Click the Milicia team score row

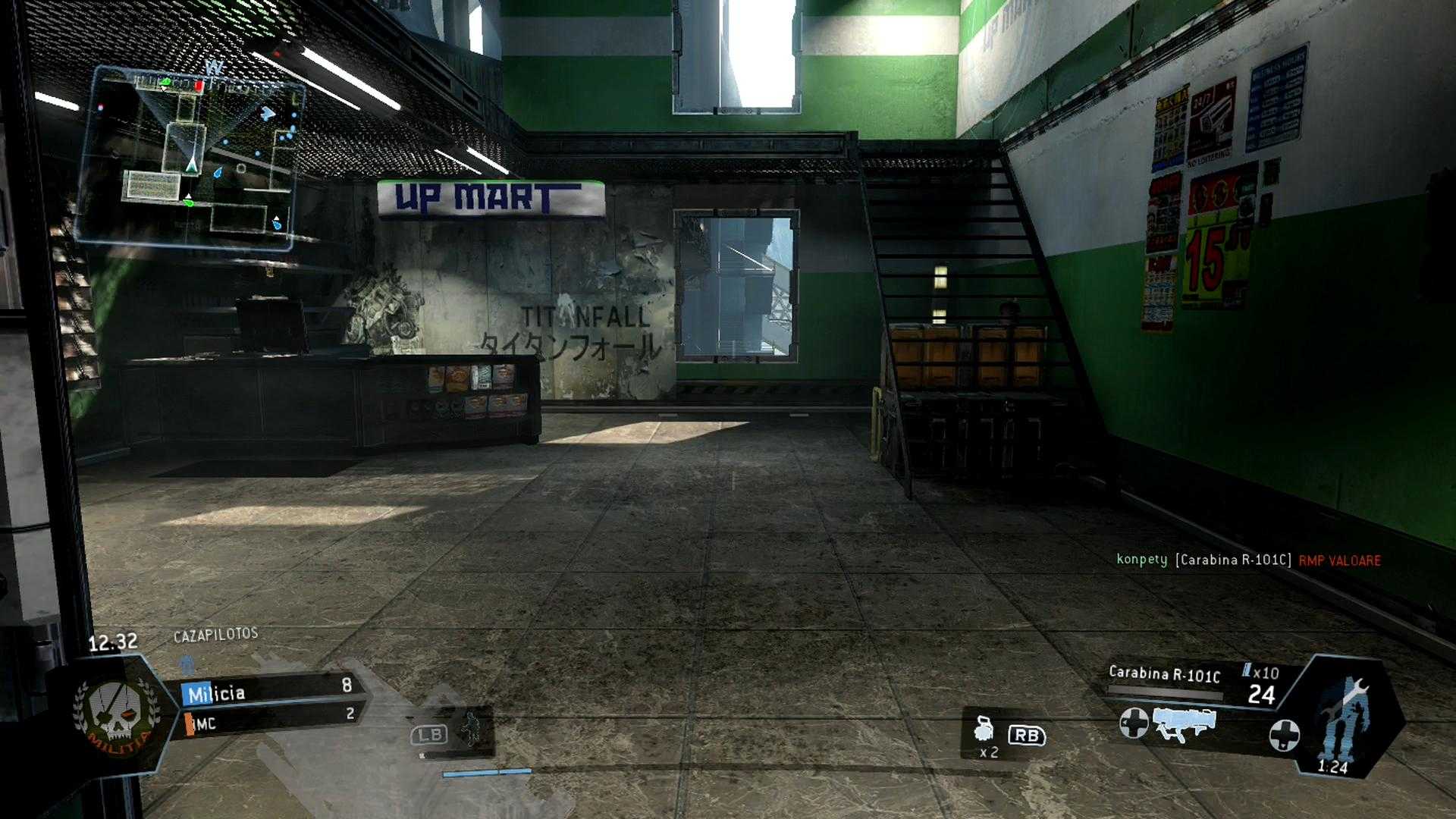(x=270, y=692)
